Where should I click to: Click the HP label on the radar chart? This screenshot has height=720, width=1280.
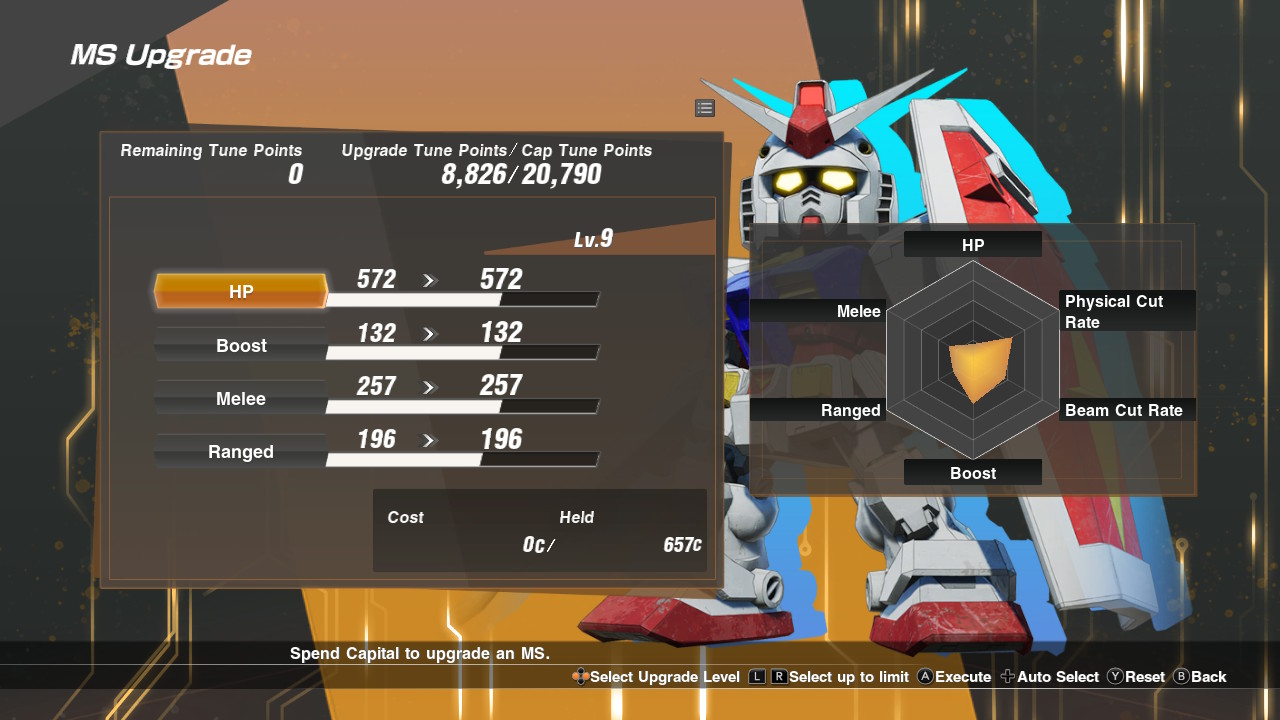coord(972,244)
